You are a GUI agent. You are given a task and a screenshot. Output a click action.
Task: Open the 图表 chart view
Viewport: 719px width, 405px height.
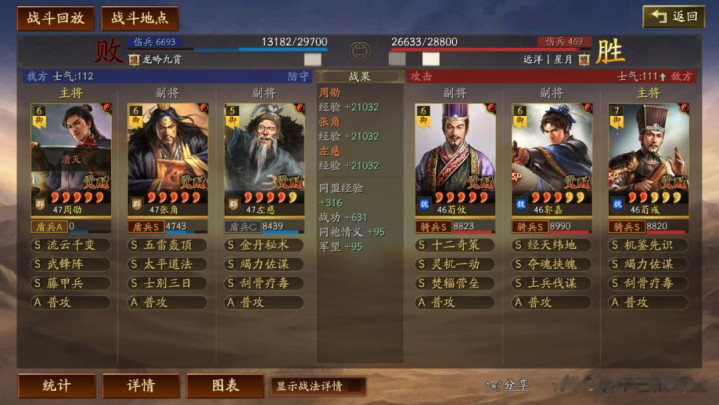[226, 386]
